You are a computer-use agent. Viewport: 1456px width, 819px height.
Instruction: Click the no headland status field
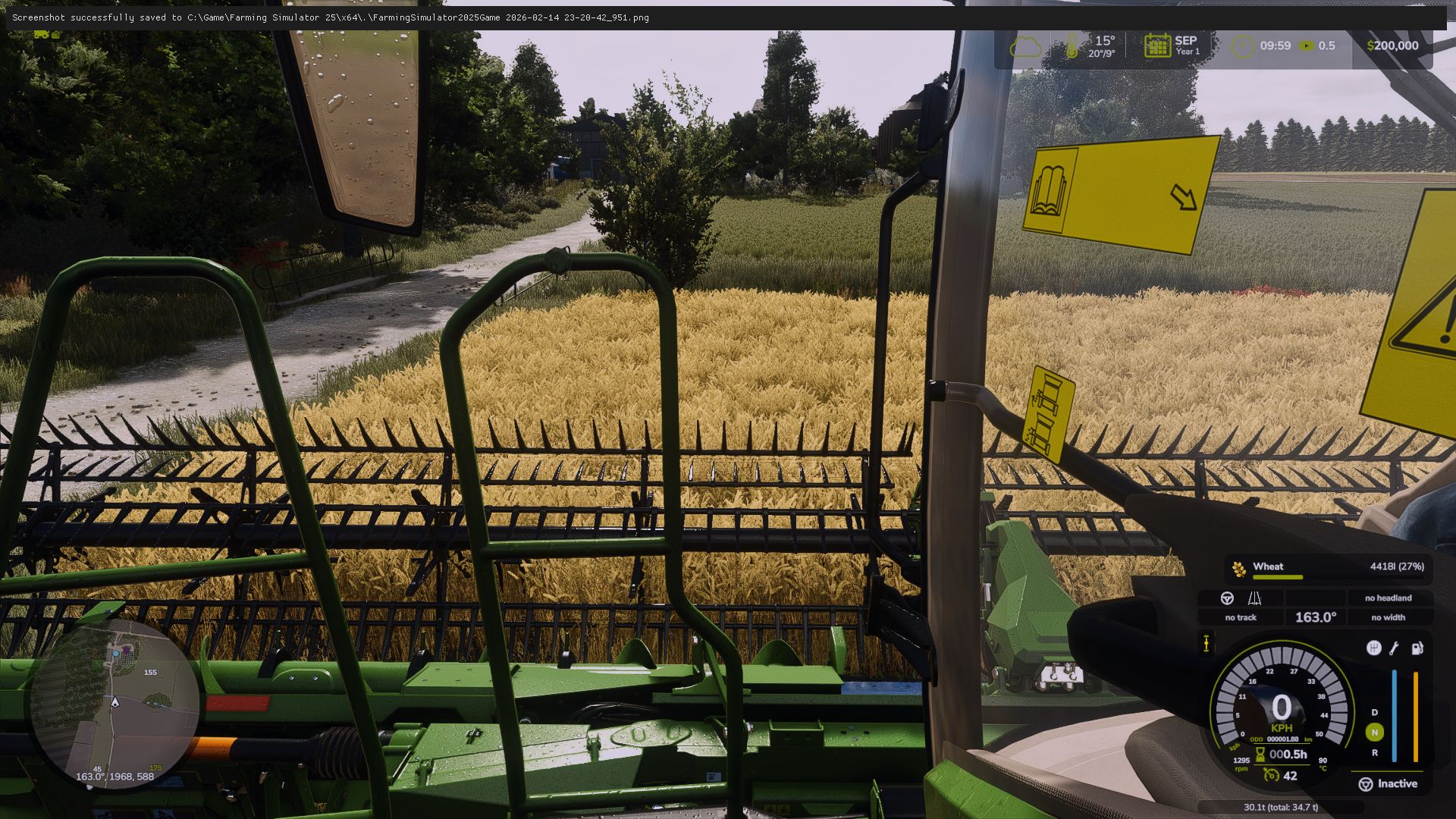[x=1389, y=598]
